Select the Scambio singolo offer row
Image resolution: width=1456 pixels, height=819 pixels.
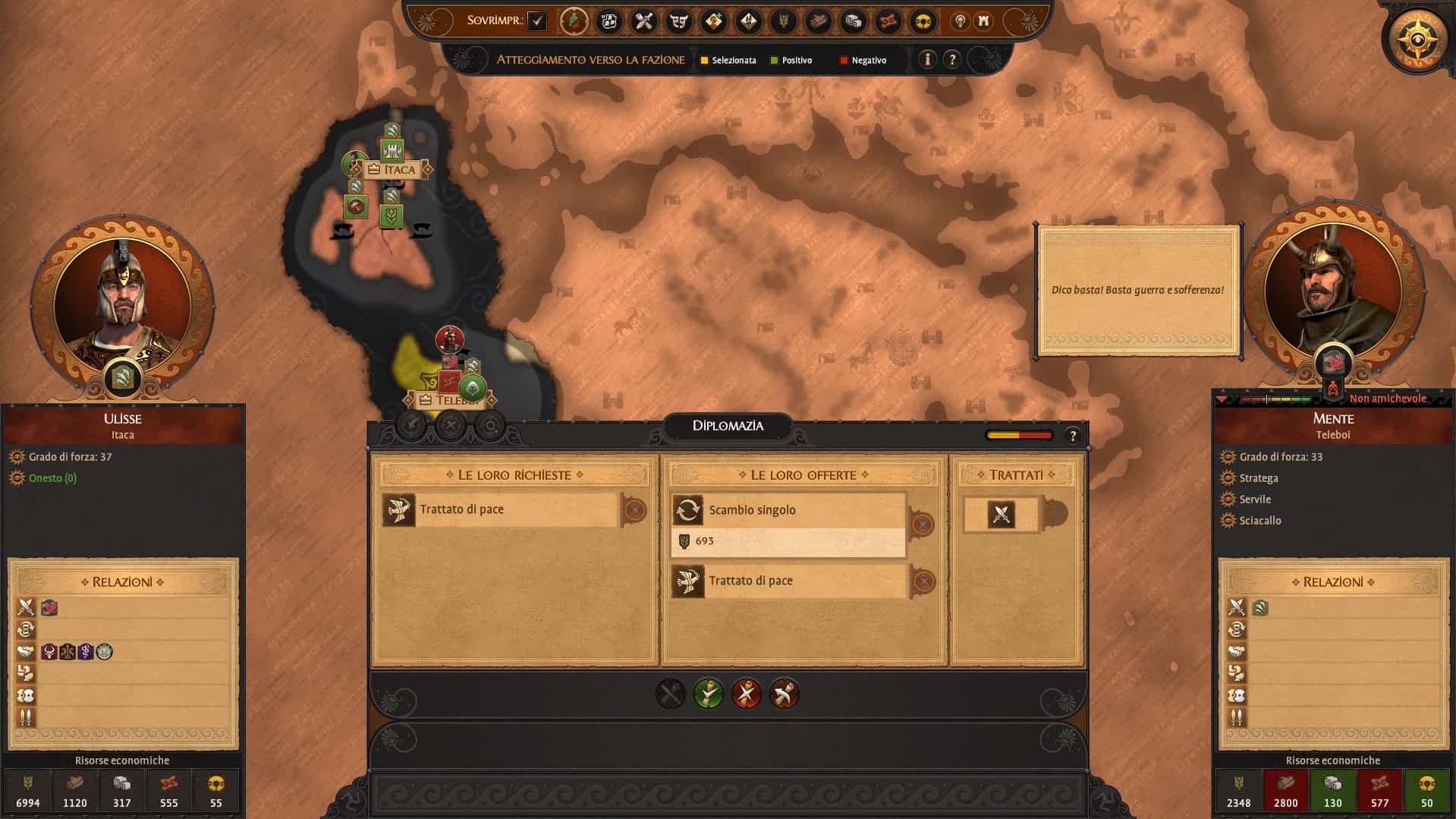click(x=789, y=510)
